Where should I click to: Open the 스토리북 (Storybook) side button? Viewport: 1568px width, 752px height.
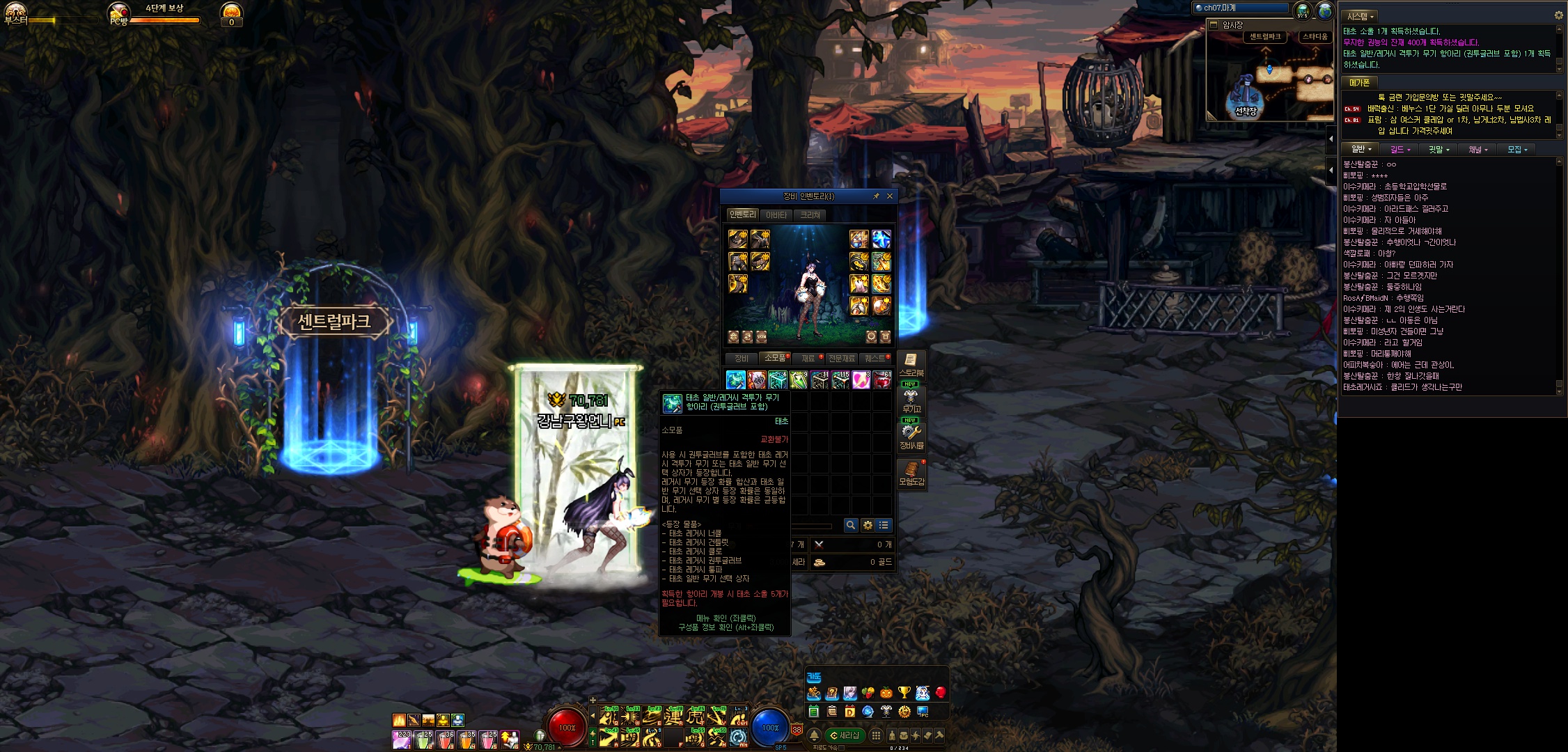pyautogui.click(x=911, y=366)
